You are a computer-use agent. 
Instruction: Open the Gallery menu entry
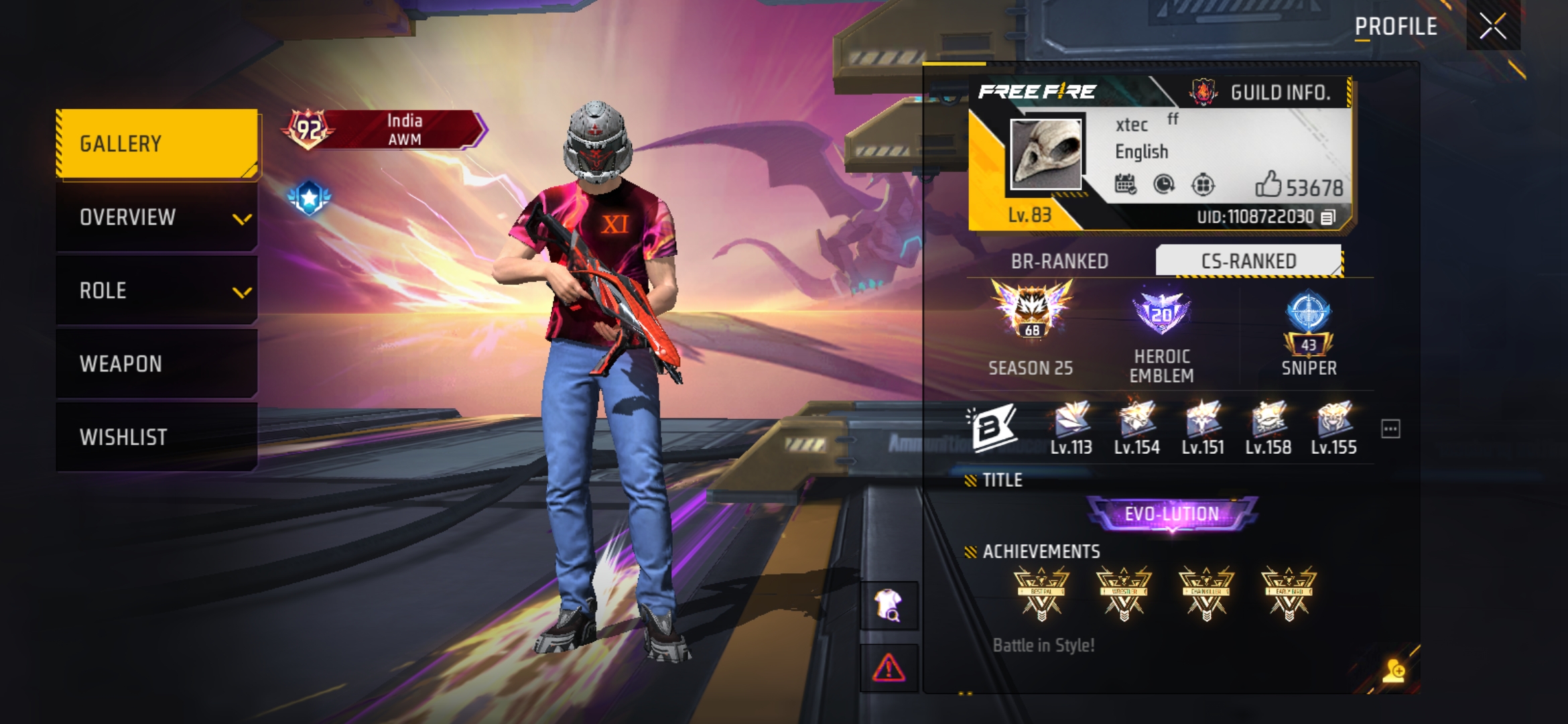tap(157, 144)
